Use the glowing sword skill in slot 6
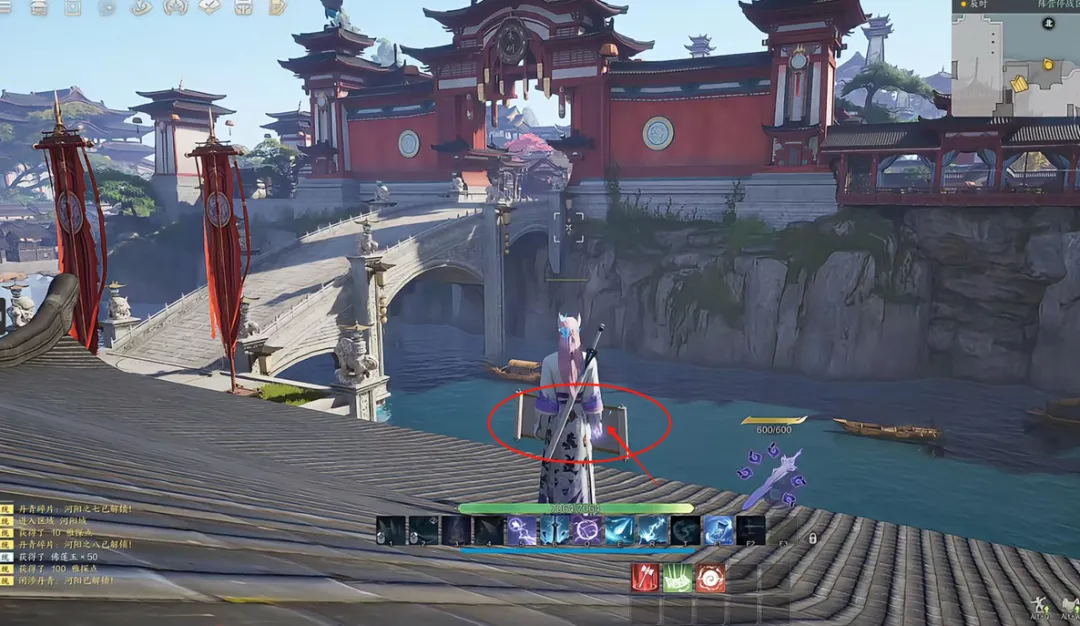Screen dimensions: 1080x626 tap(554, 531)
